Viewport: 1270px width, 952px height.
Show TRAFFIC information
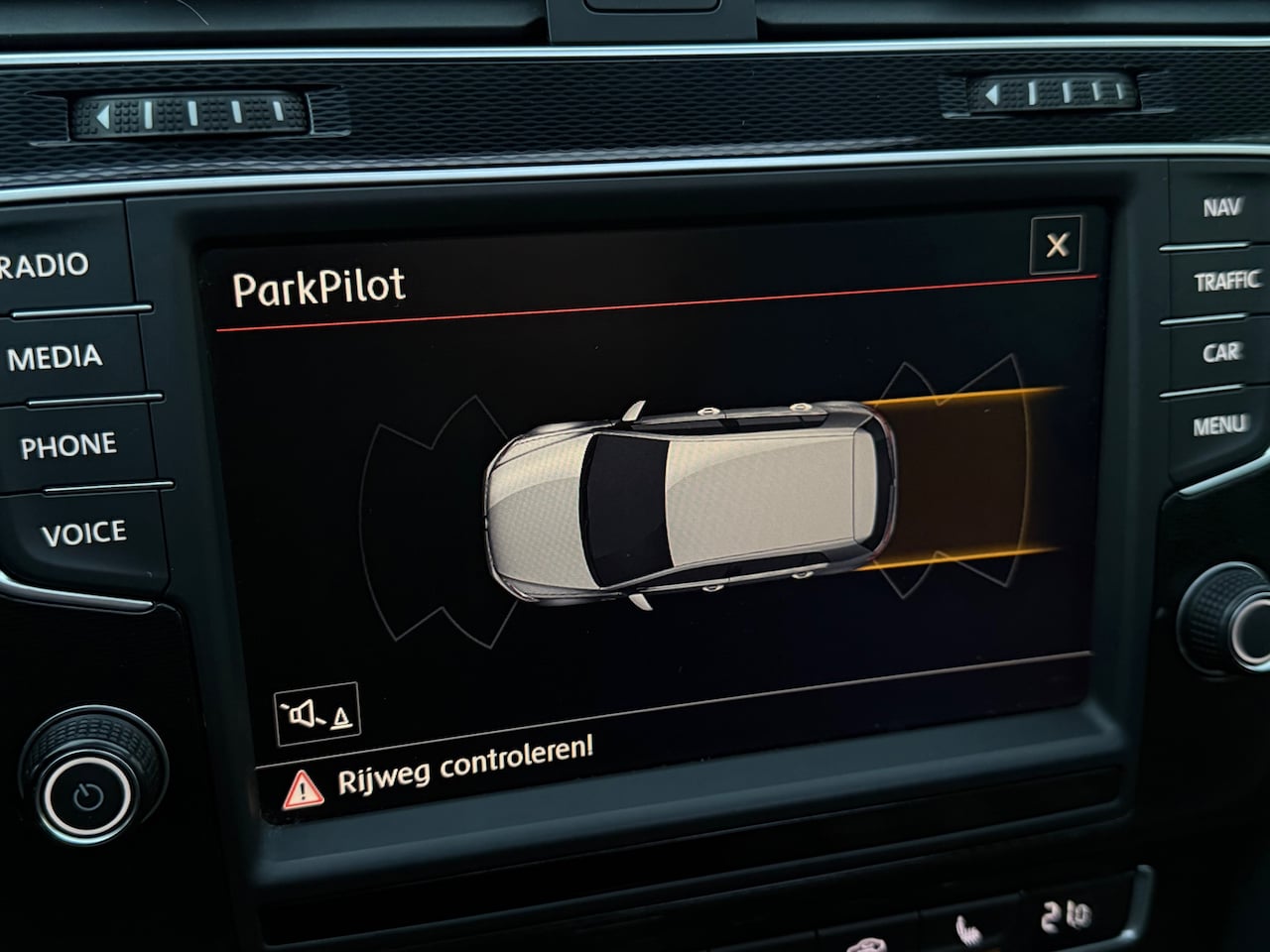click(x=1226, y=282)
